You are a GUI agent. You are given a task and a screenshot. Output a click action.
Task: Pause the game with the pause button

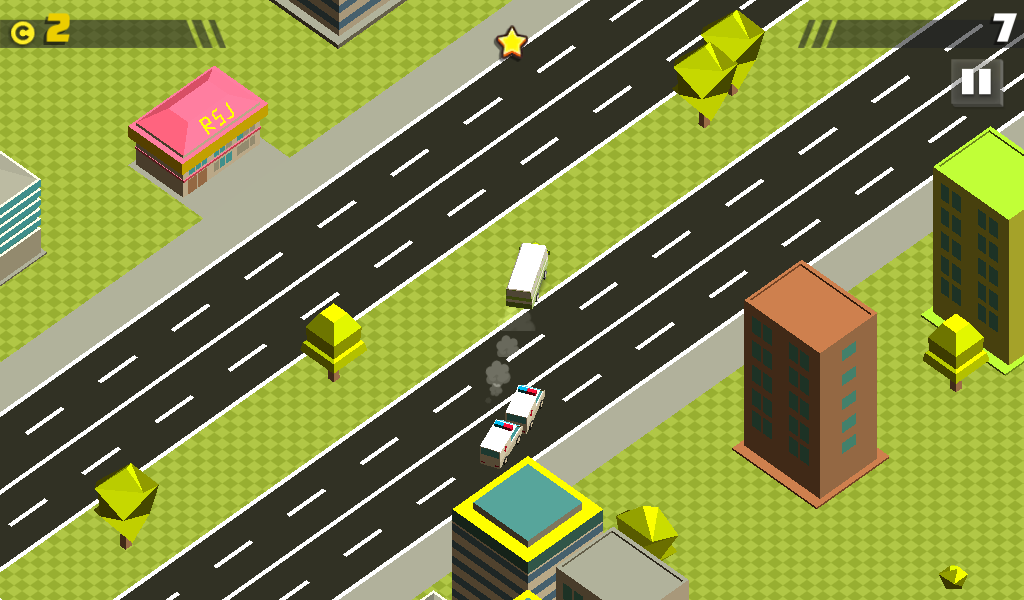pyautogui.click(x=975, y=82)
